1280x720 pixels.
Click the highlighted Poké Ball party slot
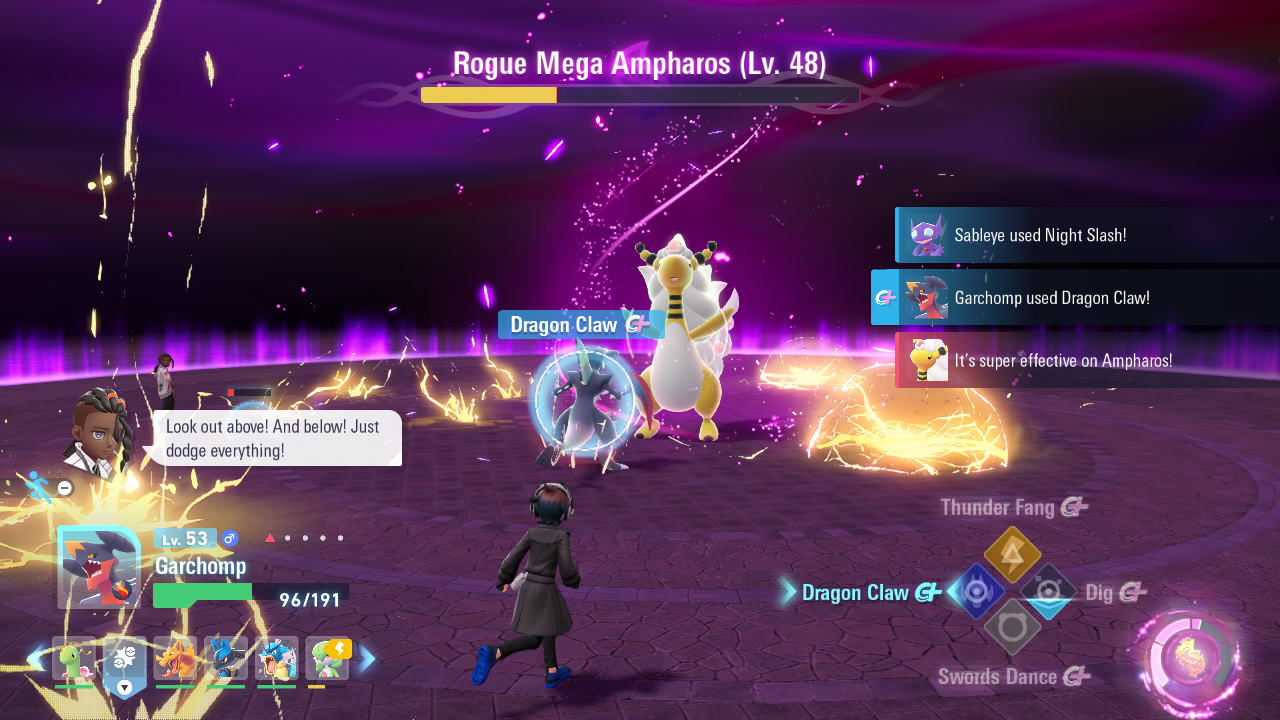[x=125, y=662]
